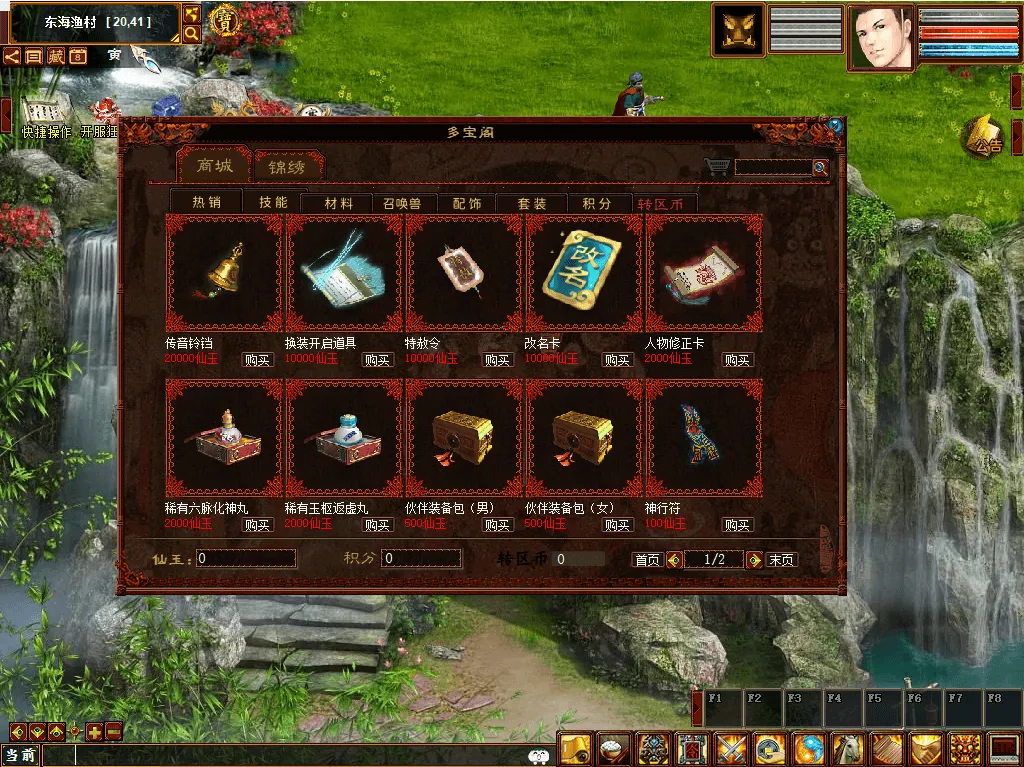Click the shop search input field

[773, 168]
